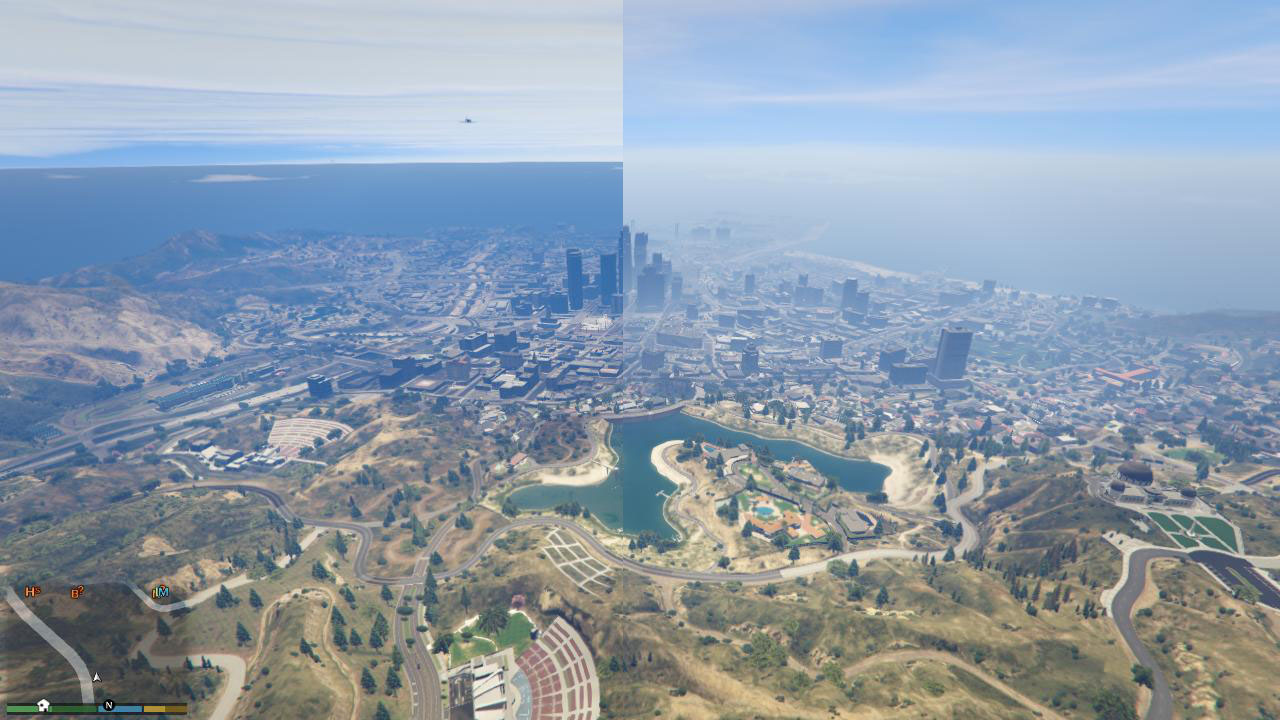The image size is (1280, 720).
Task: Click the orange B2 garage blip
Action: coord(77,592)
